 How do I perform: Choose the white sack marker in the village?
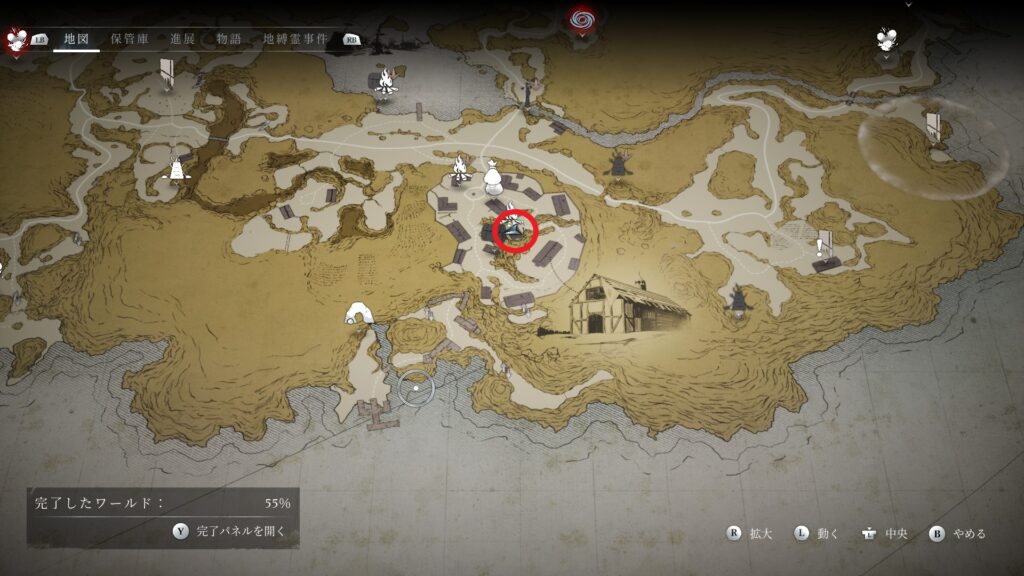[493, 178]
